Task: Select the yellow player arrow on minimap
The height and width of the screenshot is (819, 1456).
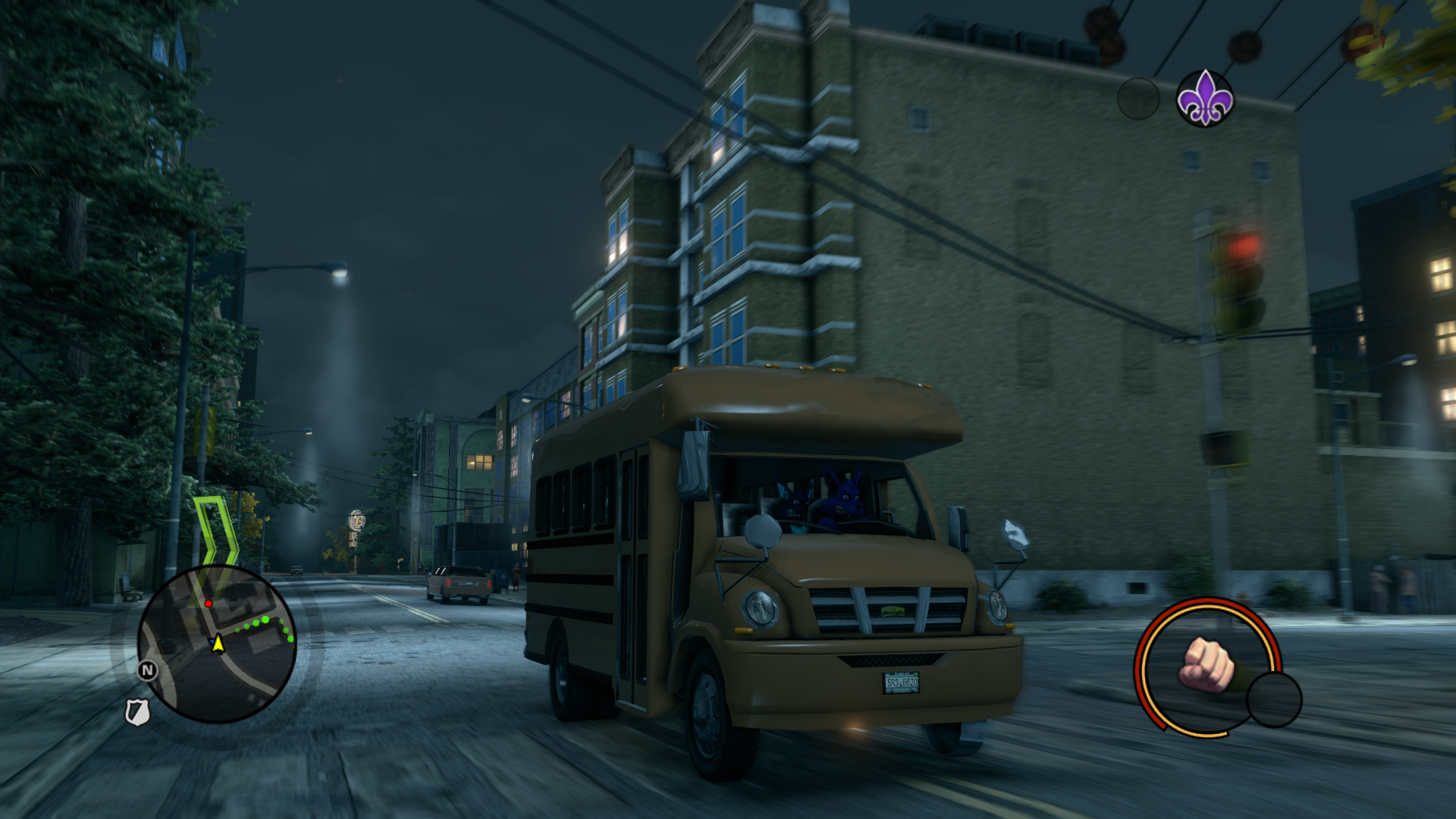Action: point(218,644)
